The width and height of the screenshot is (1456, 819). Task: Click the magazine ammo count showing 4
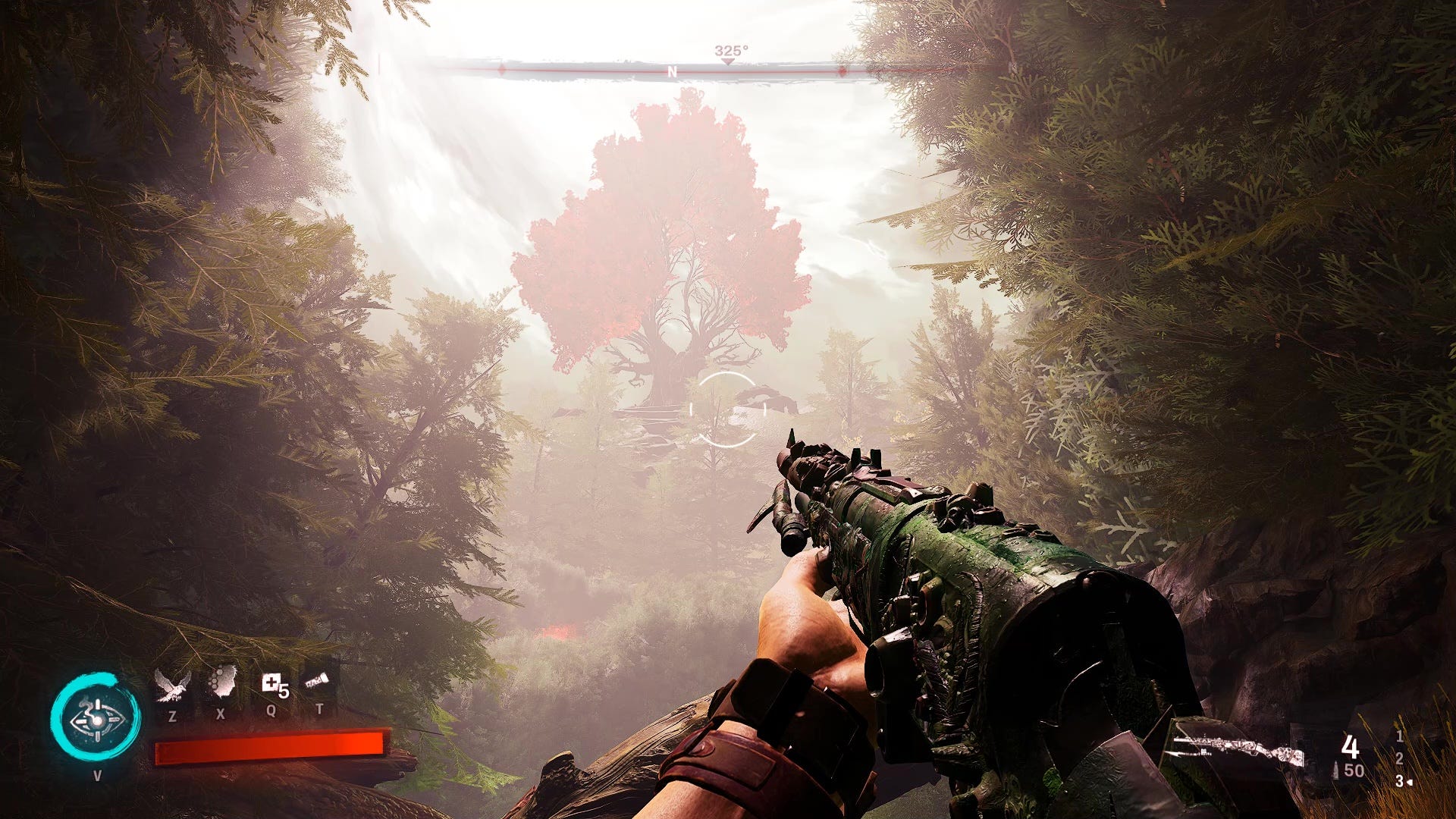point(1351,747)
